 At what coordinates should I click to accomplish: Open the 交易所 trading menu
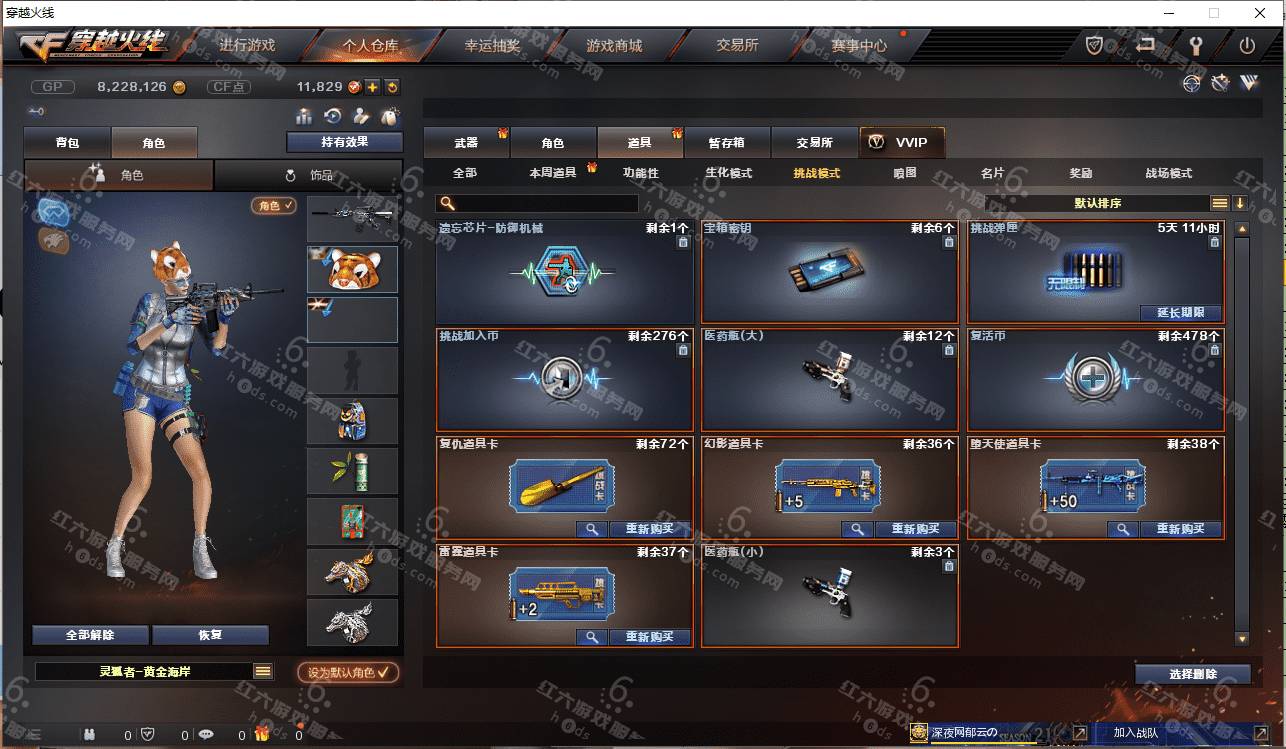737,45
